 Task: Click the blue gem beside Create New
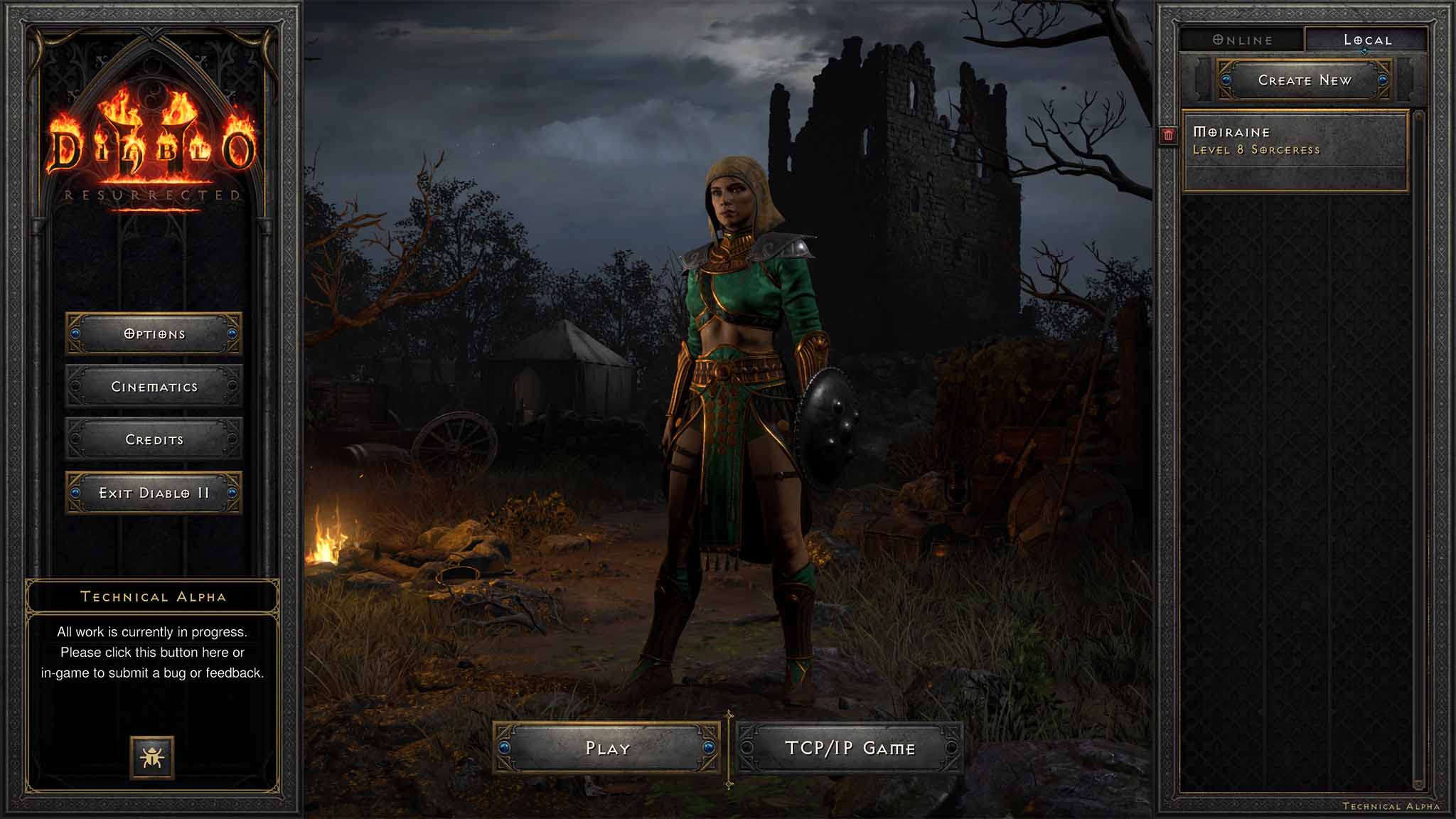[x=1227, y=80]
